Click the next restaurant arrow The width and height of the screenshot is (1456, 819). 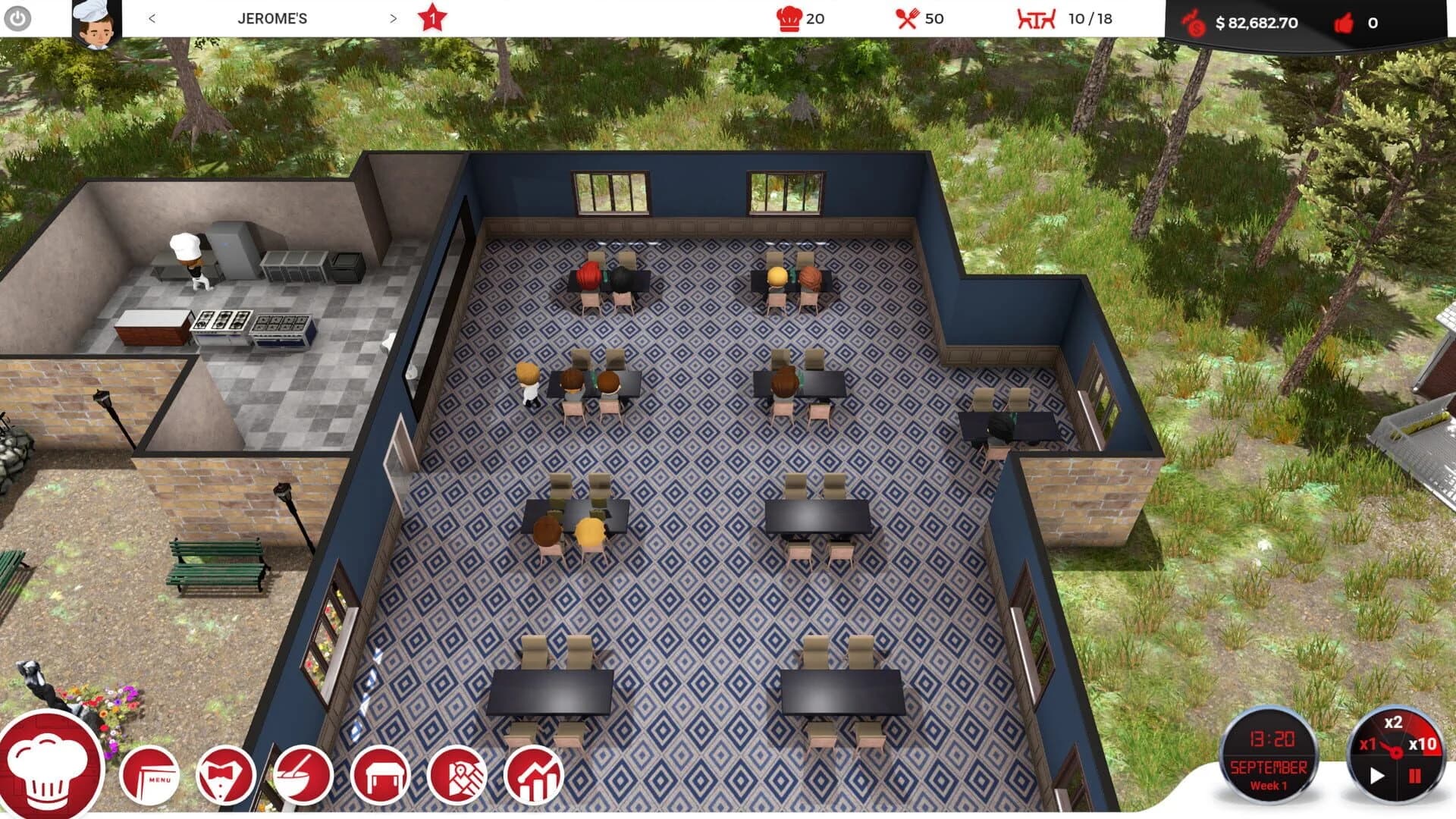pos(394,18)
